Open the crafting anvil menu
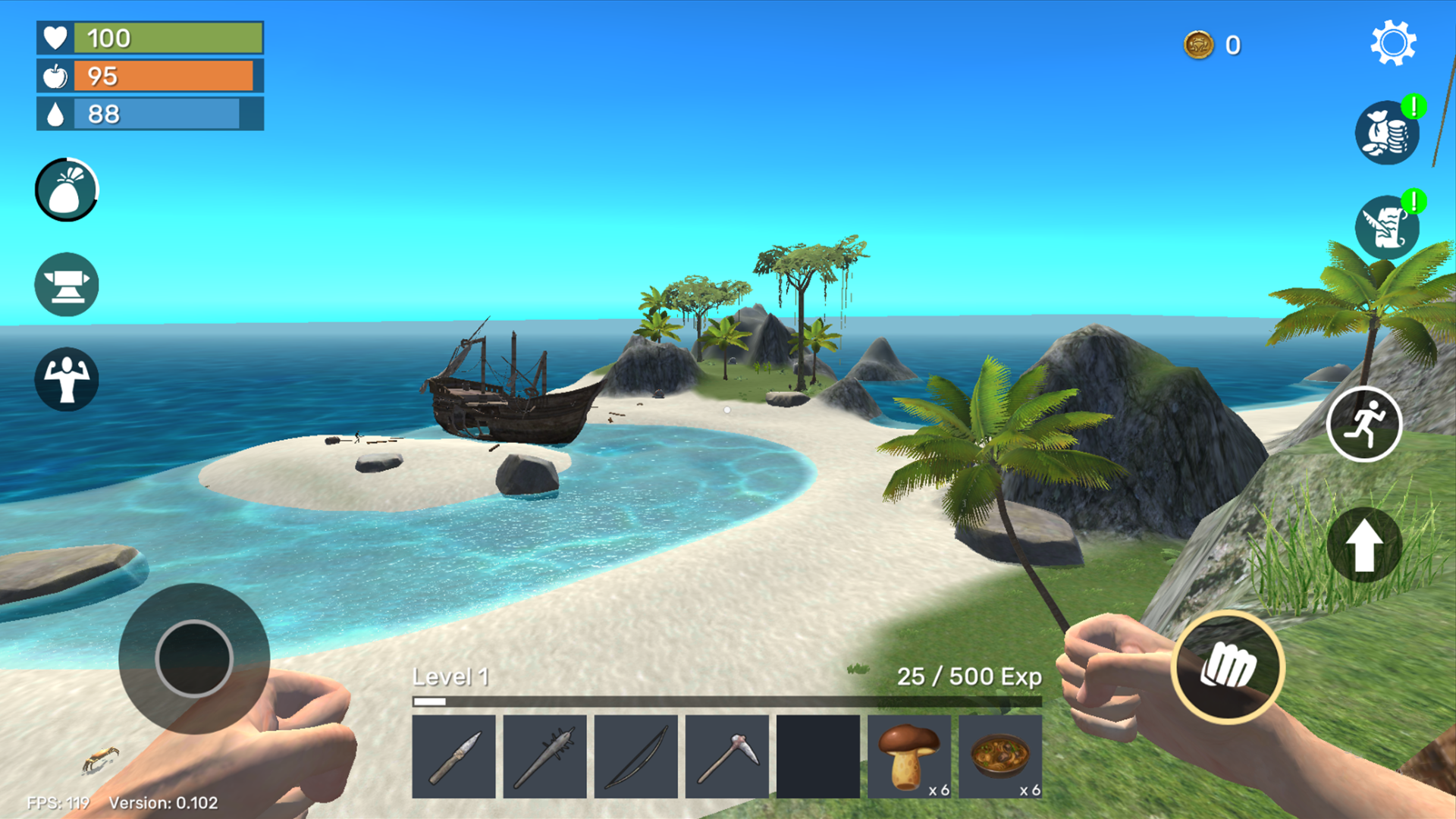1456x819 pixels. click(x=66, y=284)
